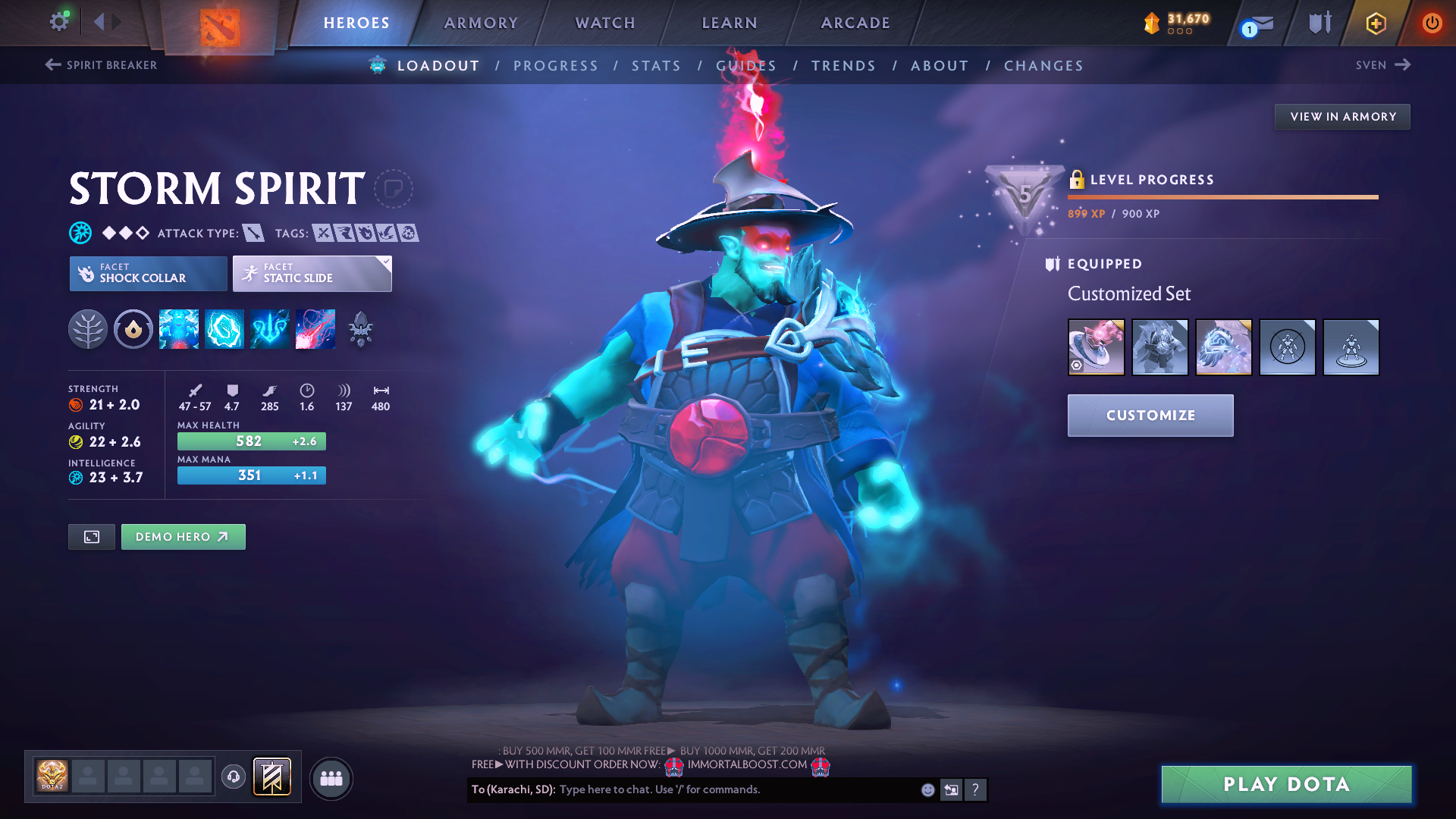
Task: Go to the Learn tab
Action: point(730,23)
